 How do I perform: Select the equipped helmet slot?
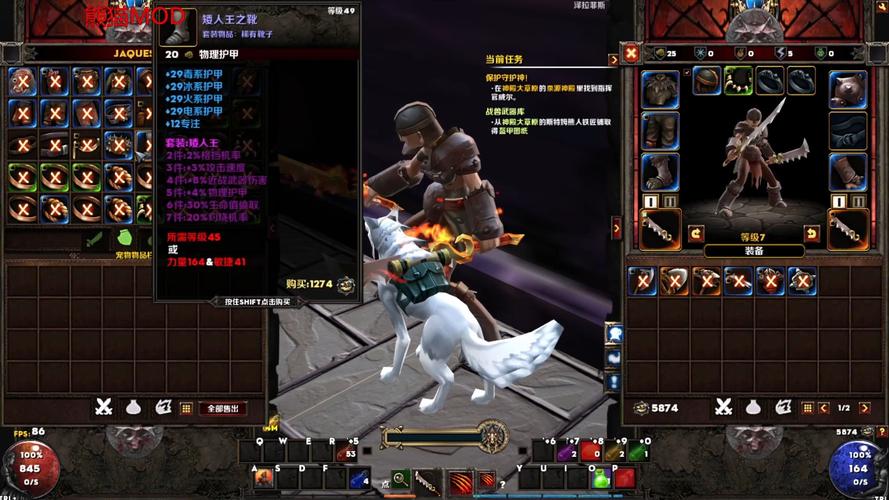707,81
